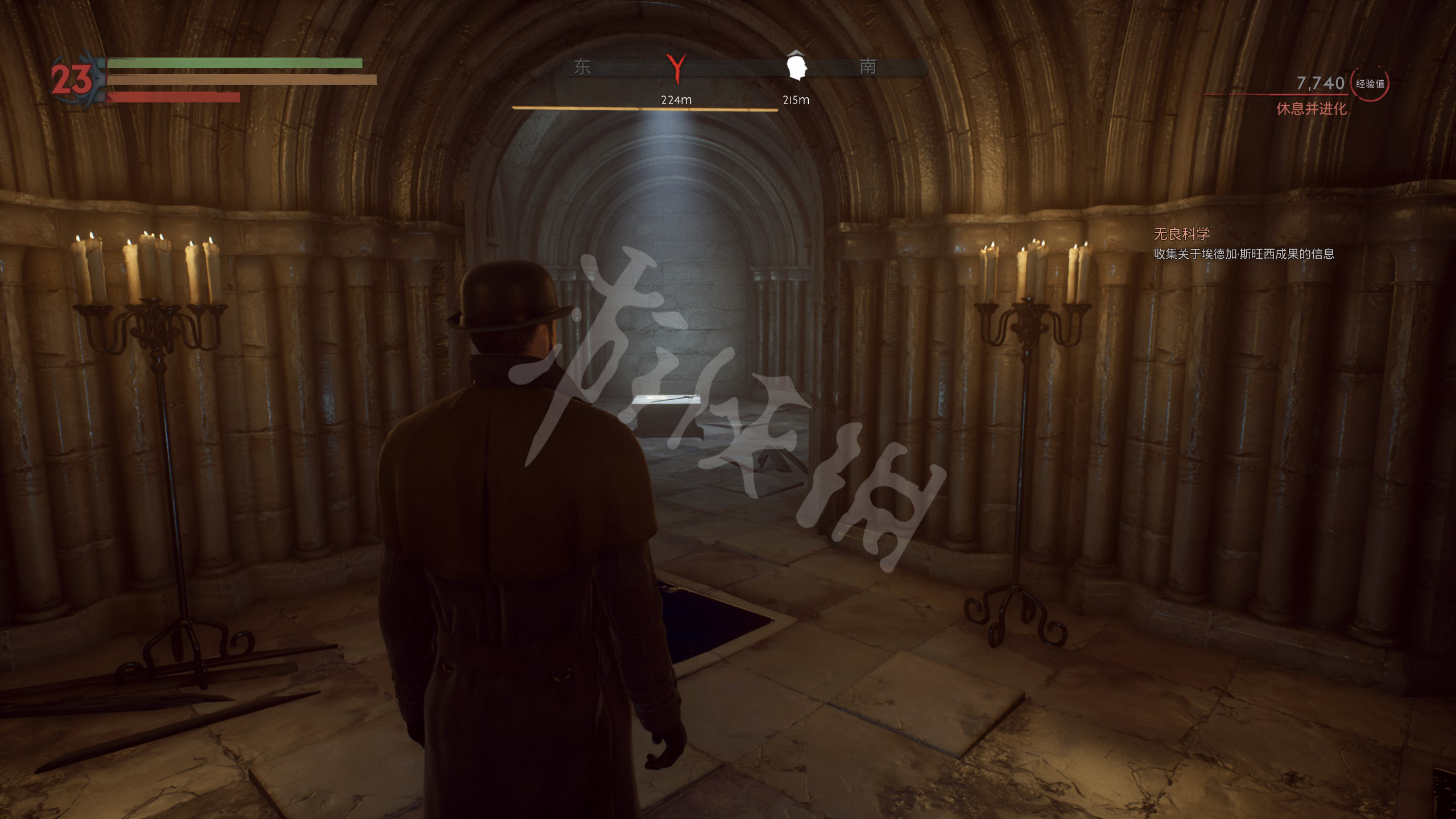Select the 休息并进化 prompt text

coord(1311,109)
